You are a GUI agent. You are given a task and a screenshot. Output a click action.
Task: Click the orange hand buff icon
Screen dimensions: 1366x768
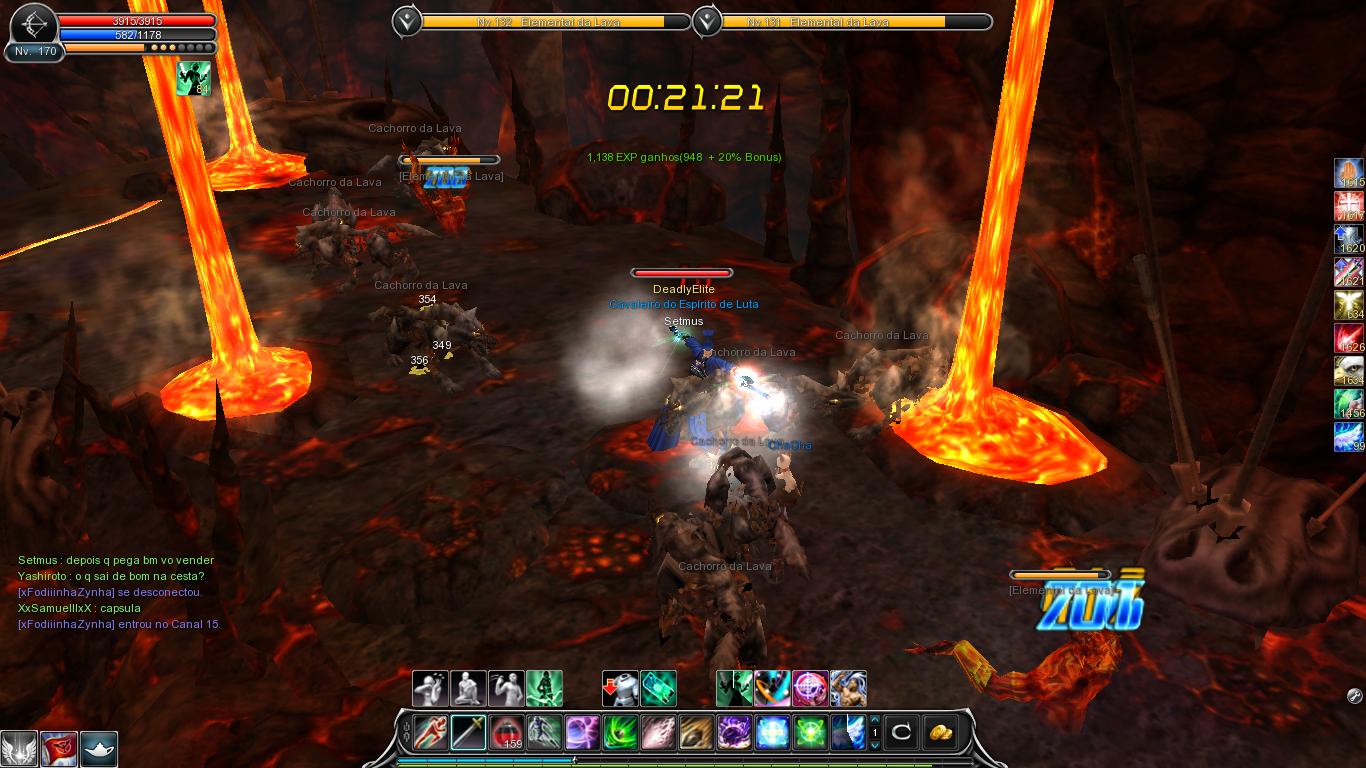click(1349, 173)
